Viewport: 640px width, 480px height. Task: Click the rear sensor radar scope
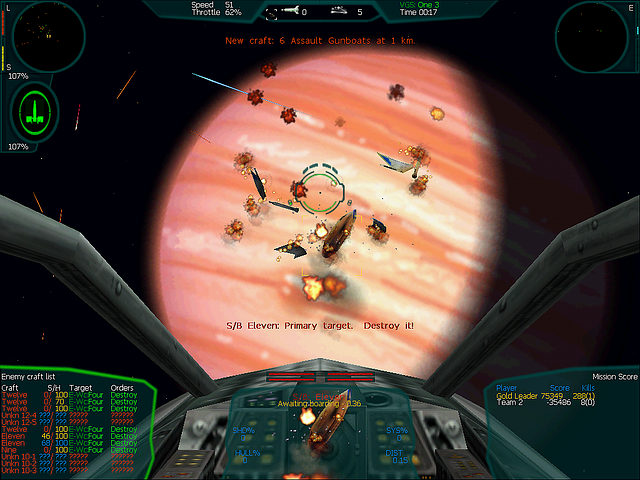tap(596, 37)
